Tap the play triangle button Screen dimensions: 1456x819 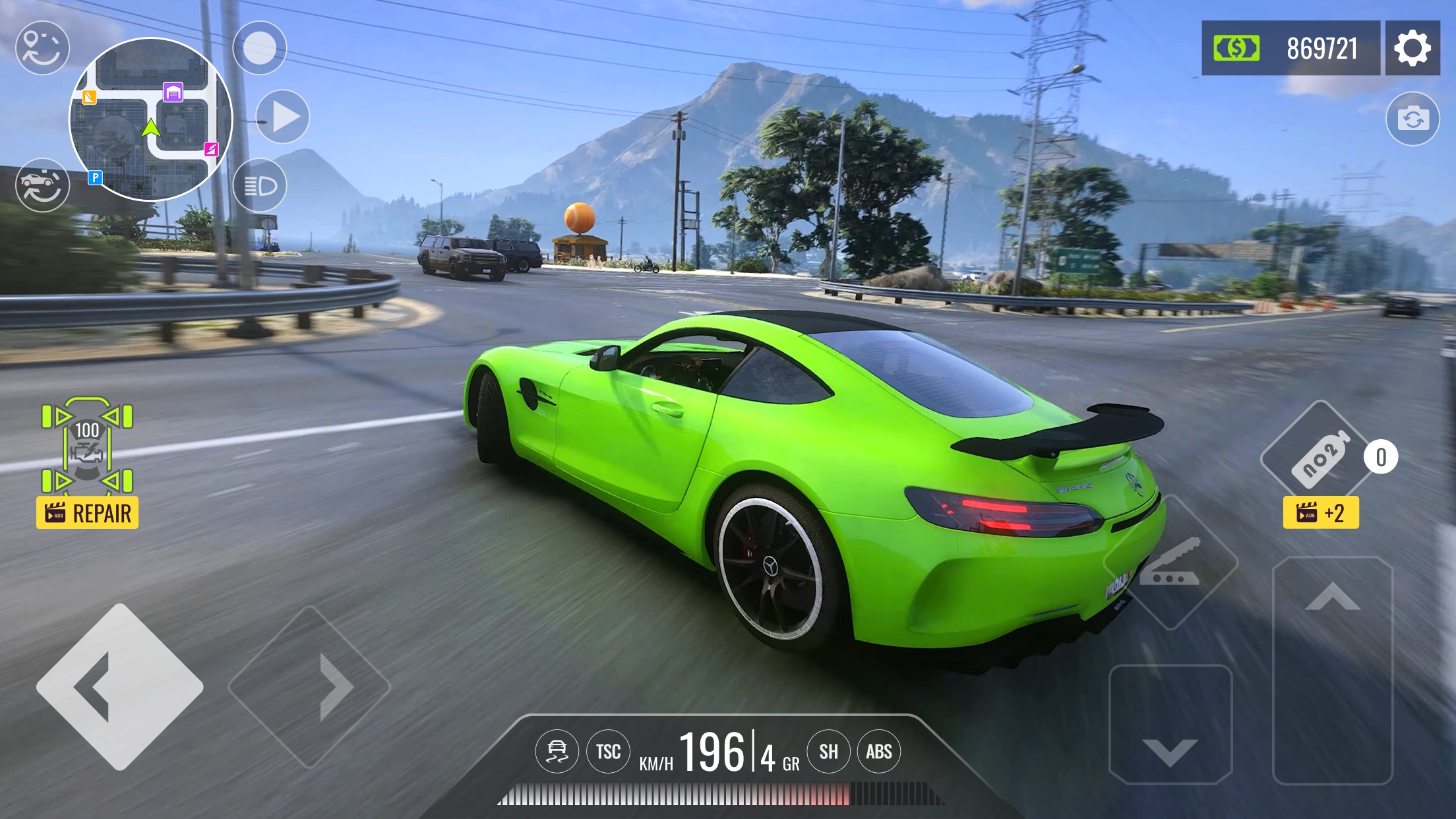click(283, 117)
